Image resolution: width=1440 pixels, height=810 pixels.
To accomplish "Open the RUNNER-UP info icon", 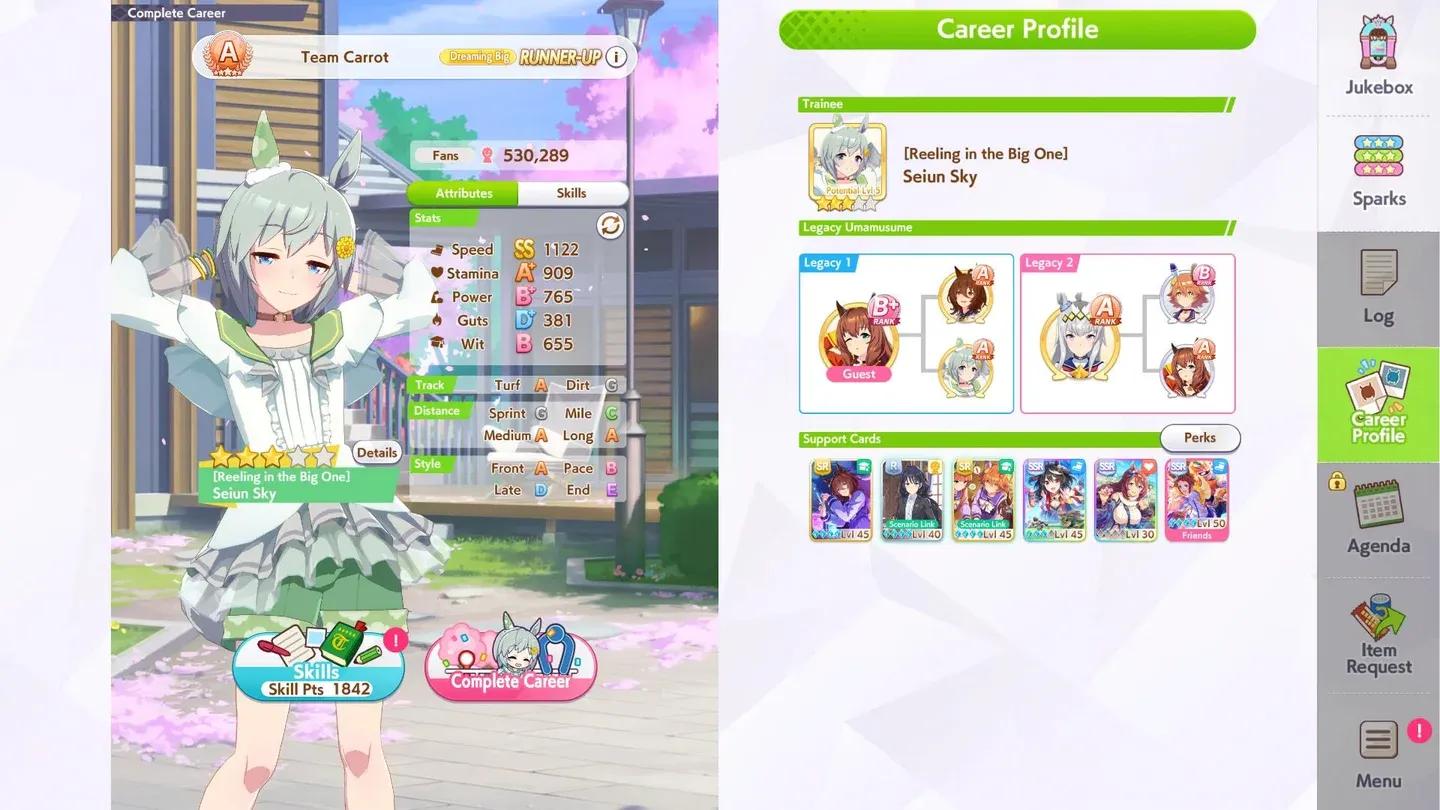I will 617,57.
